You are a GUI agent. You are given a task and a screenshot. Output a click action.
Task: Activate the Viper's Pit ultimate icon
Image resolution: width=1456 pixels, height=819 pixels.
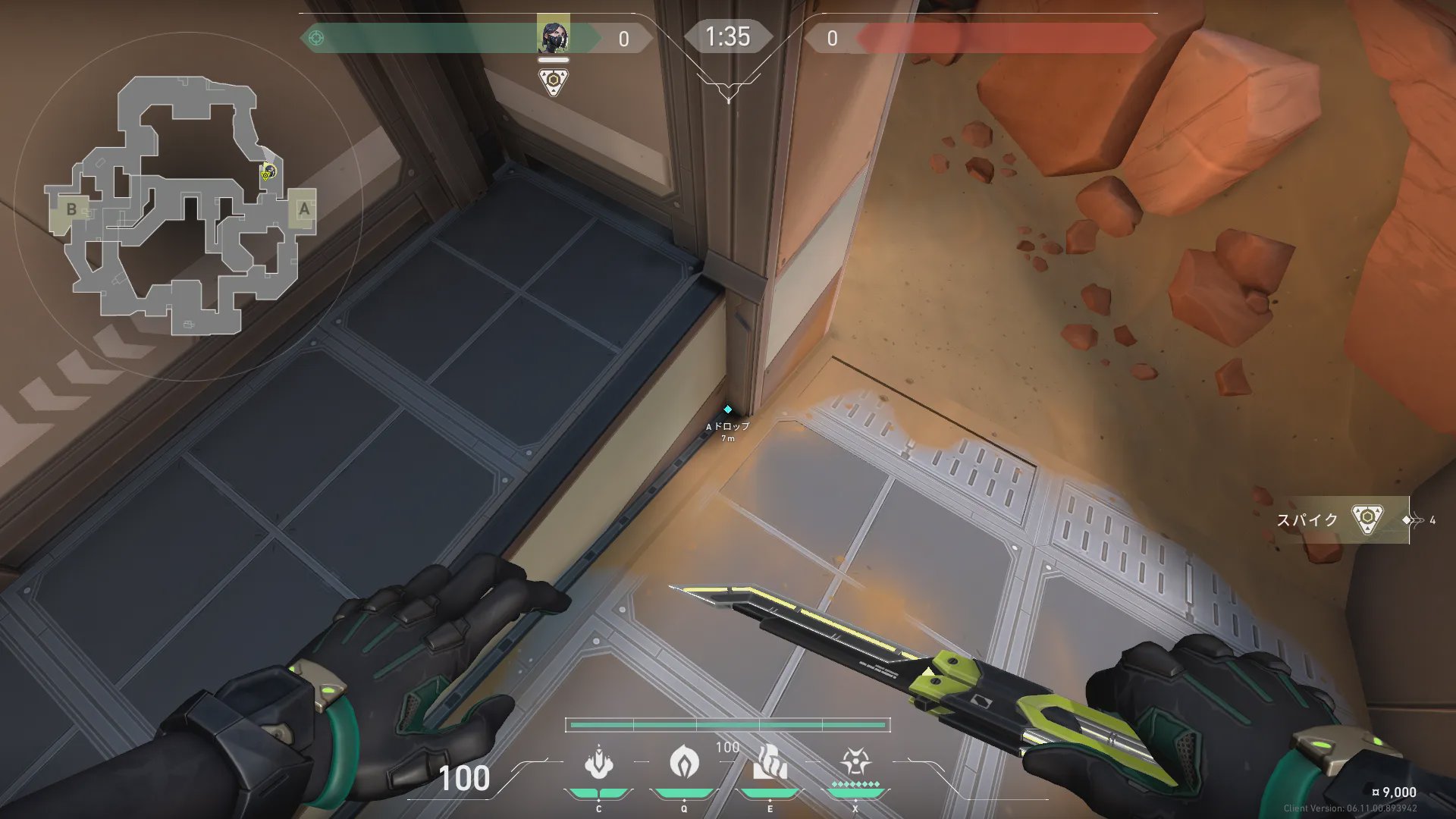tap(855, 761)
